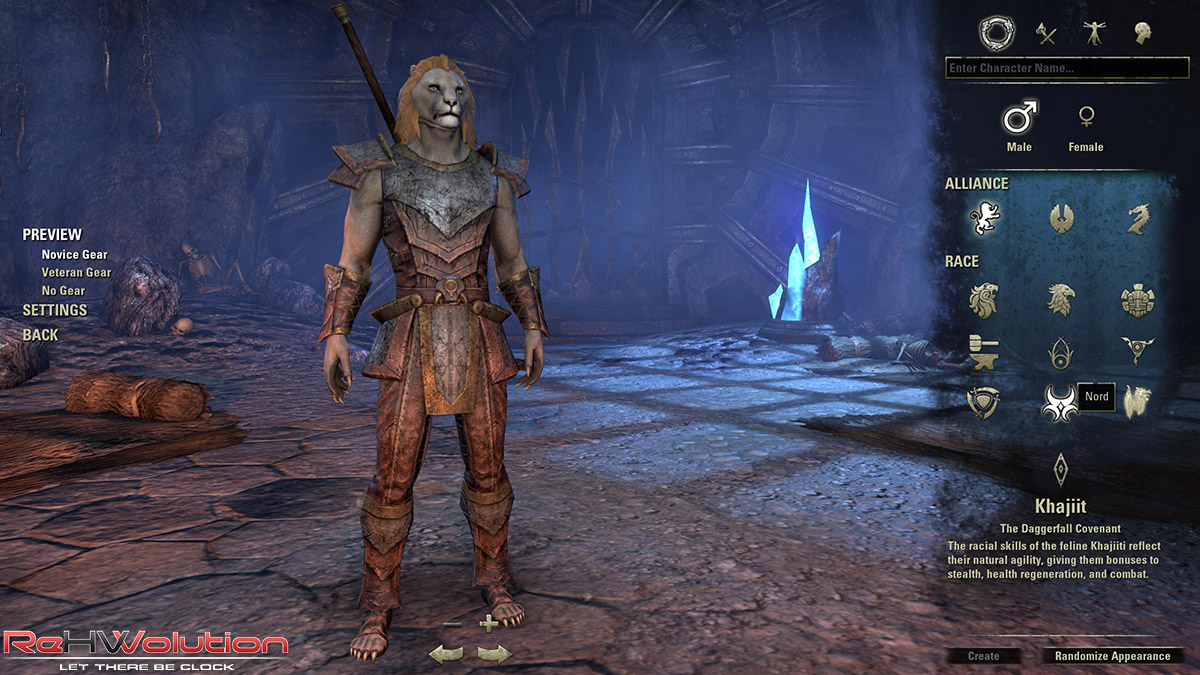Click Randomize Appearance
Image resolution: width=1200 pixels, height=675 pixels.
click(x=1112, y=656)
